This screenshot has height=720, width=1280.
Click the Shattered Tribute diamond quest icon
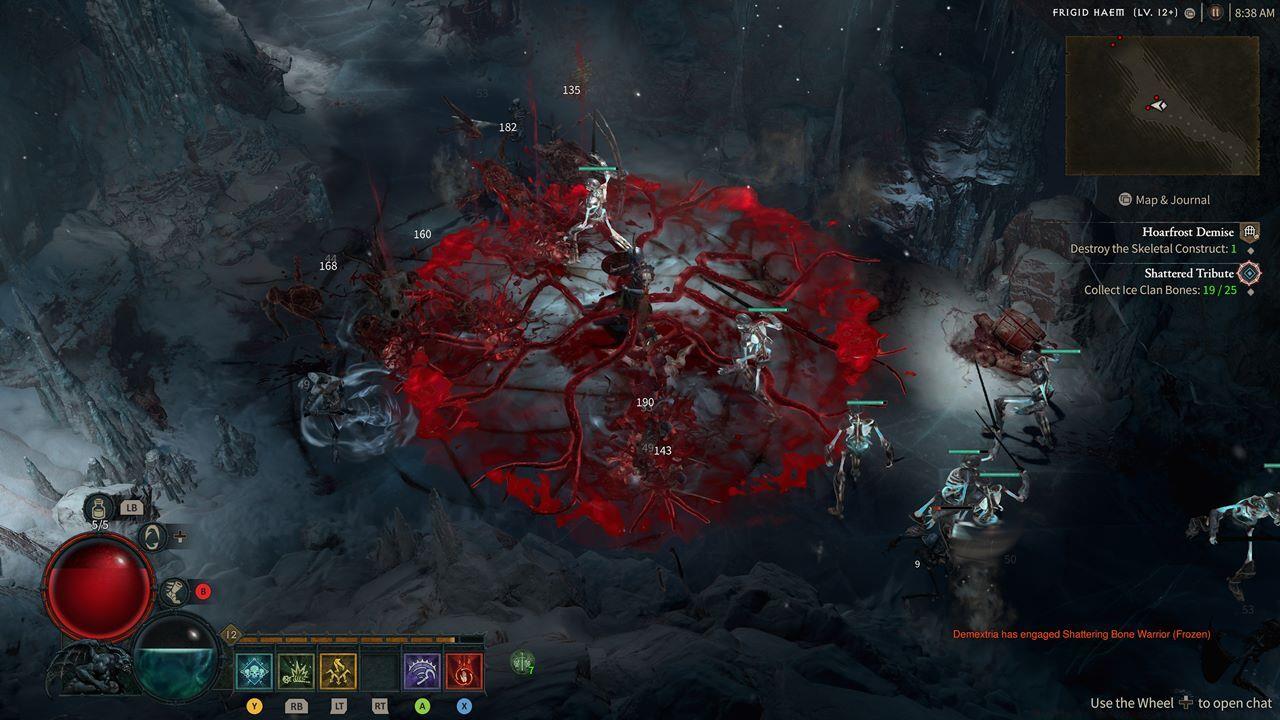coord(1249,273)
